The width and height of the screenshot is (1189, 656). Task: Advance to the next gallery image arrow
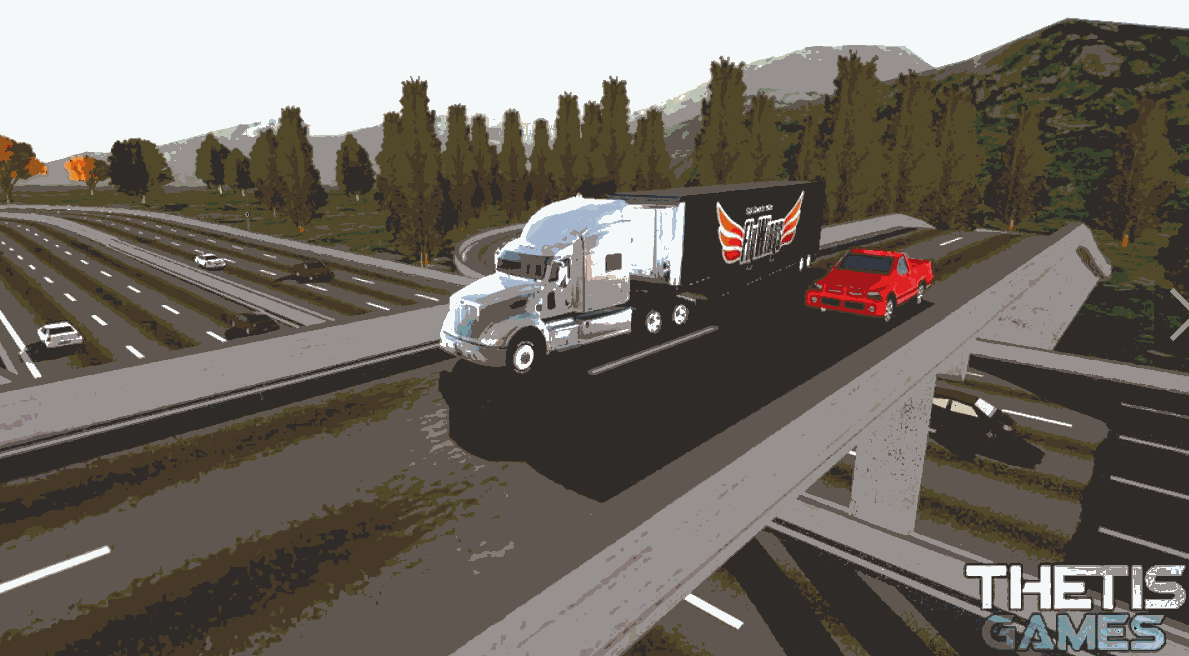[1178, 313]
